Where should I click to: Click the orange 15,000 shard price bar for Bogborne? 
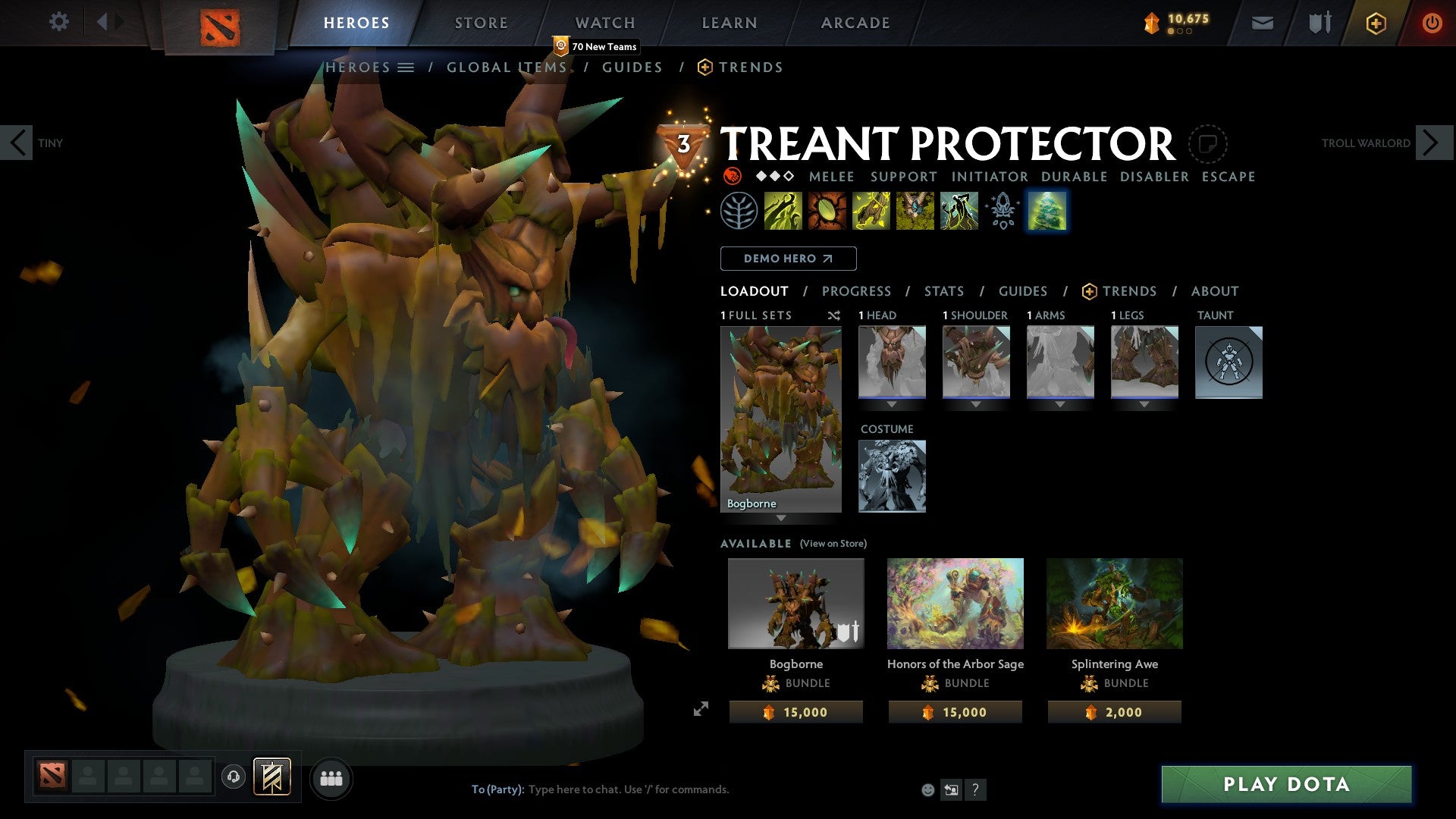[x=795, y=711]
